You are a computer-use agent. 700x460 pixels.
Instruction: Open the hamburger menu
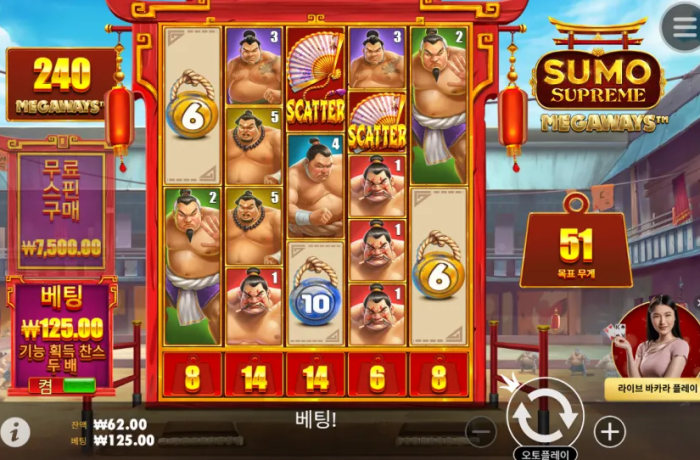pyautogui.click(x=680, y=27)
